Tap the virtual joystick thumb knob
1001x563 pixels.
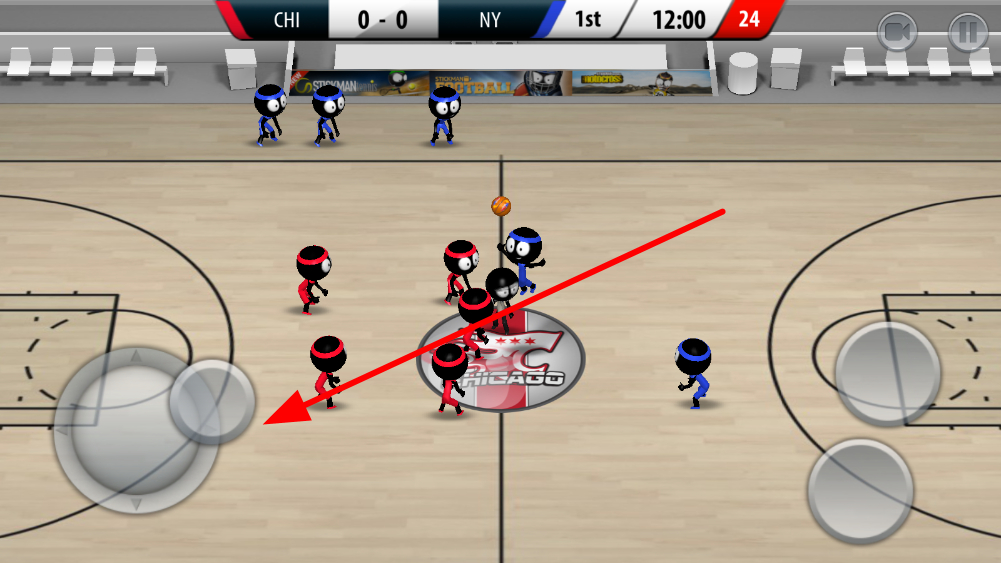click(x=212, y=402)
